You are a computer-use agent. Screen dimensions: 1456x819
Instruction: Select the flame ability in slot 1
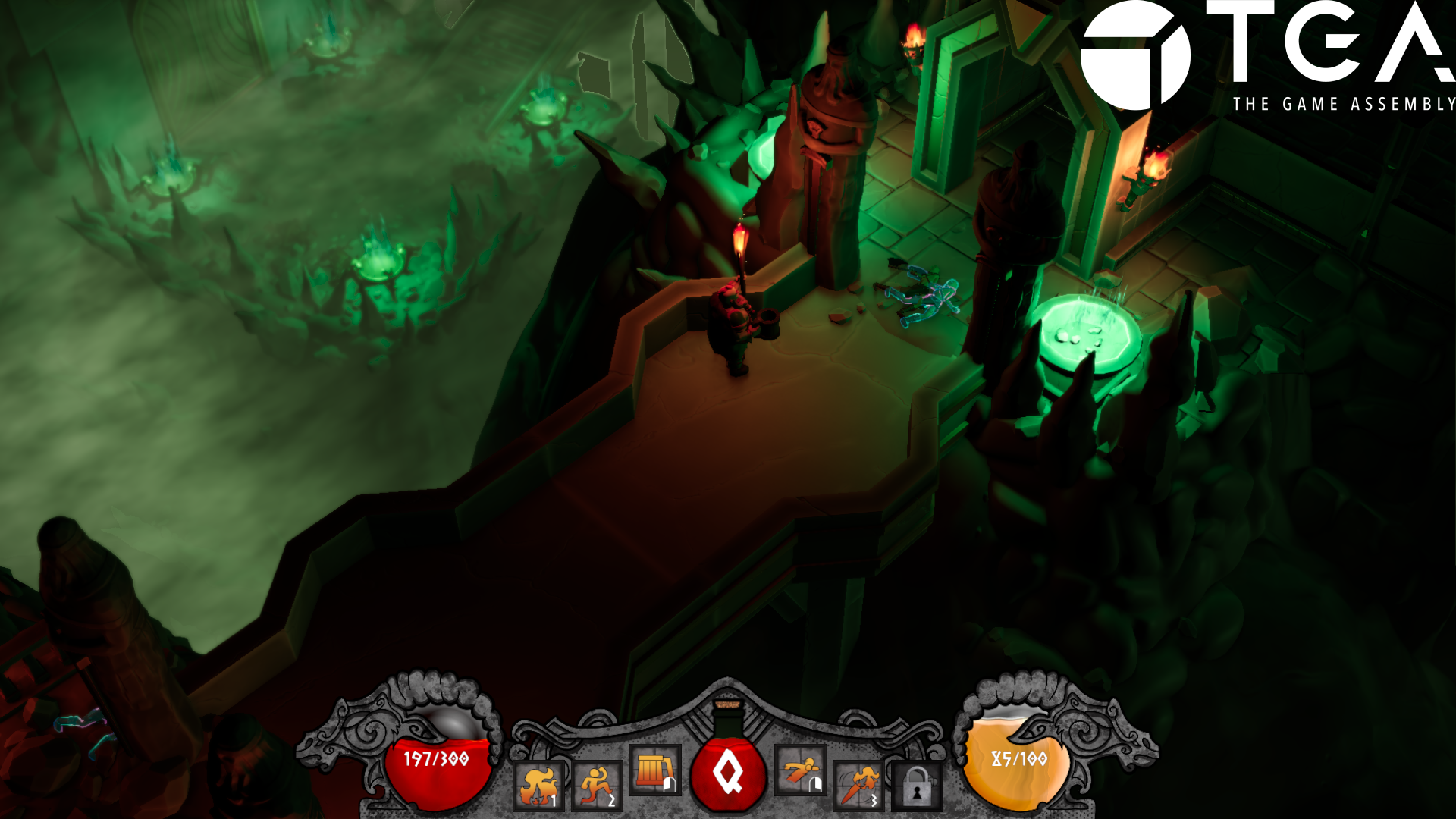pos(538,785)
